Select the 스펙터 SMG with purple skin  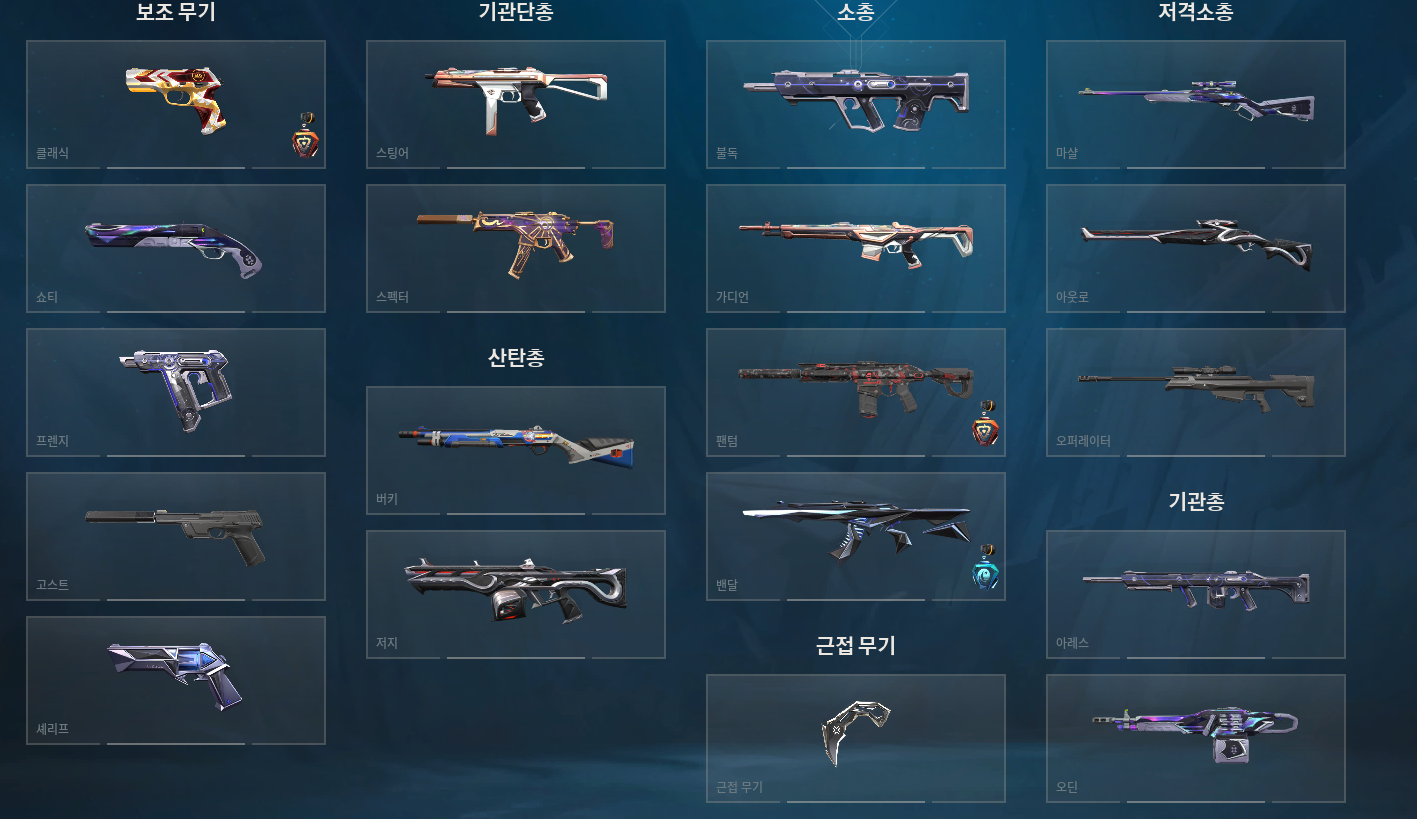(515, 247)
